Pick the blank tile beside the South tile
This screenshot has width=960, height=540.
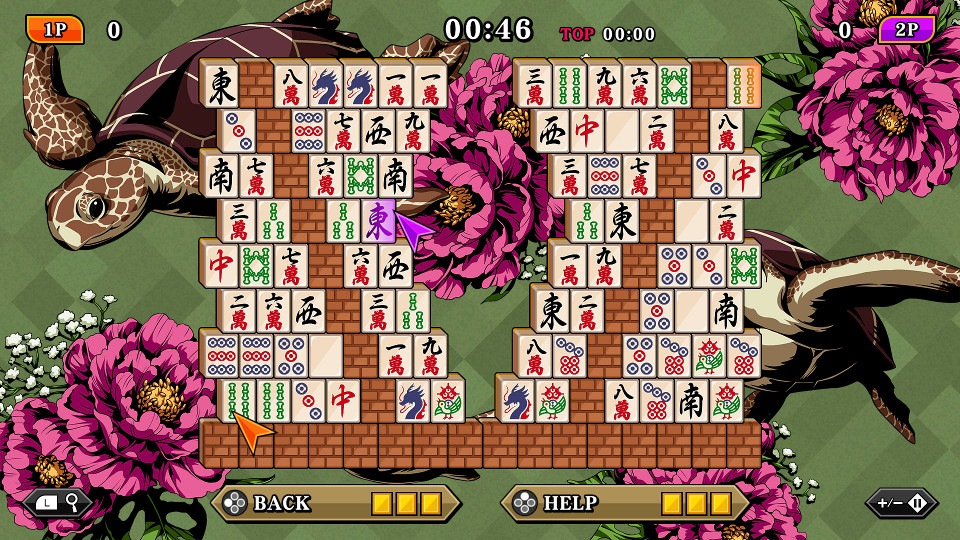coord(691,311)
